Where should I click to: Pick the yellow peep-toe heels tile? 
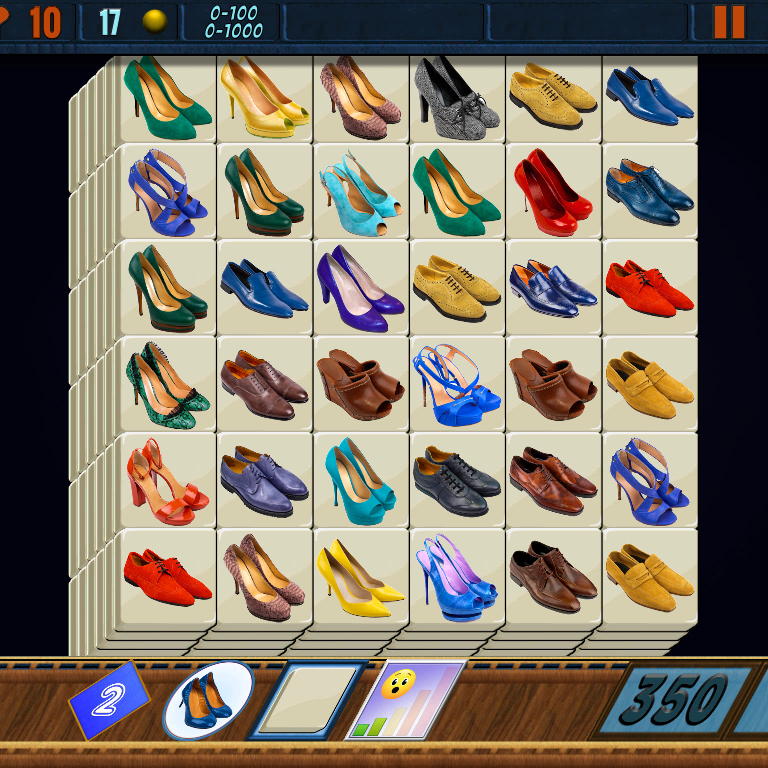[x=264, y=96]
